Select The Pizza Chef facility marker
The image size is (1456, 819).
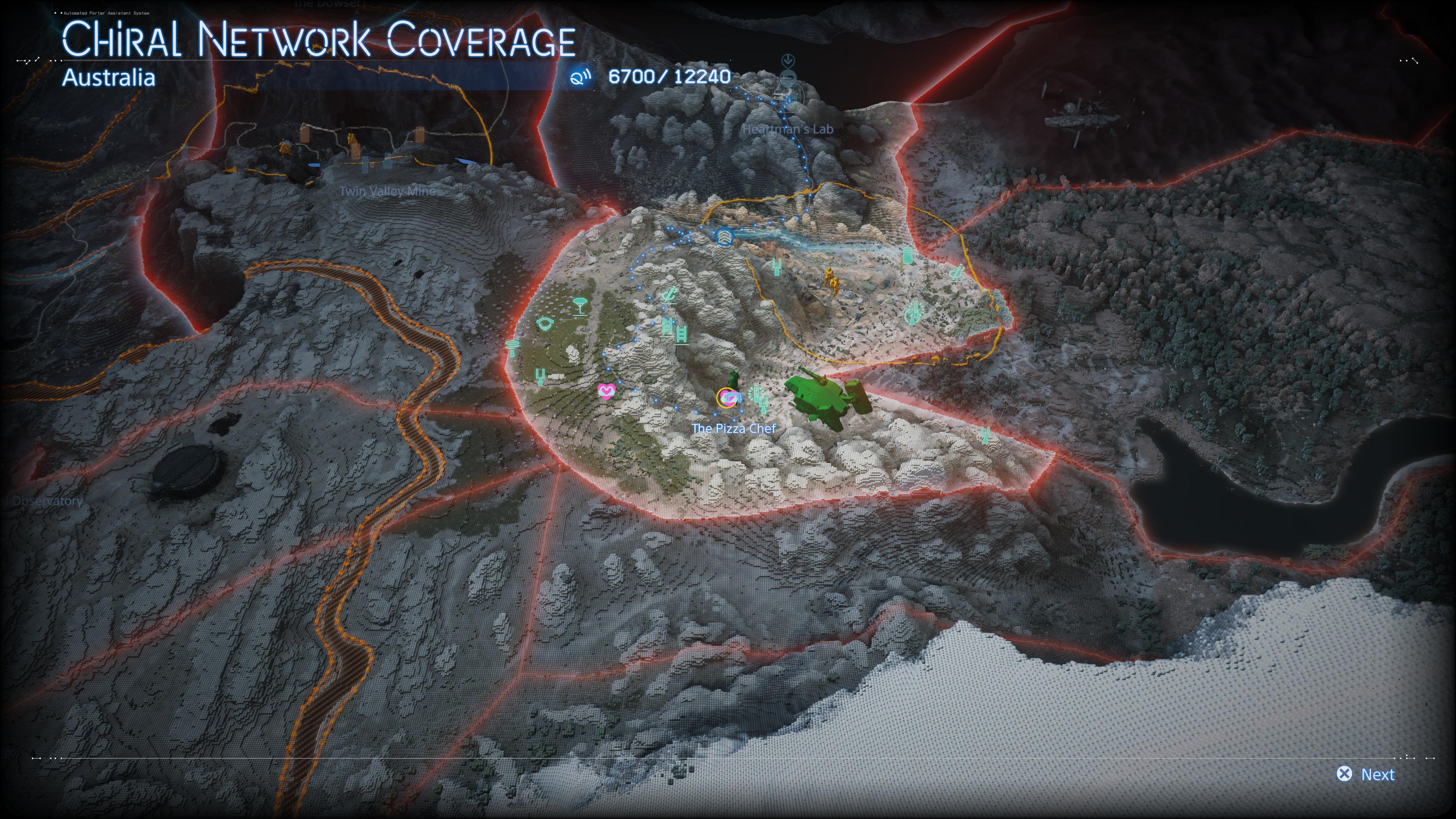pyautogui.click(x=728, y=398)
